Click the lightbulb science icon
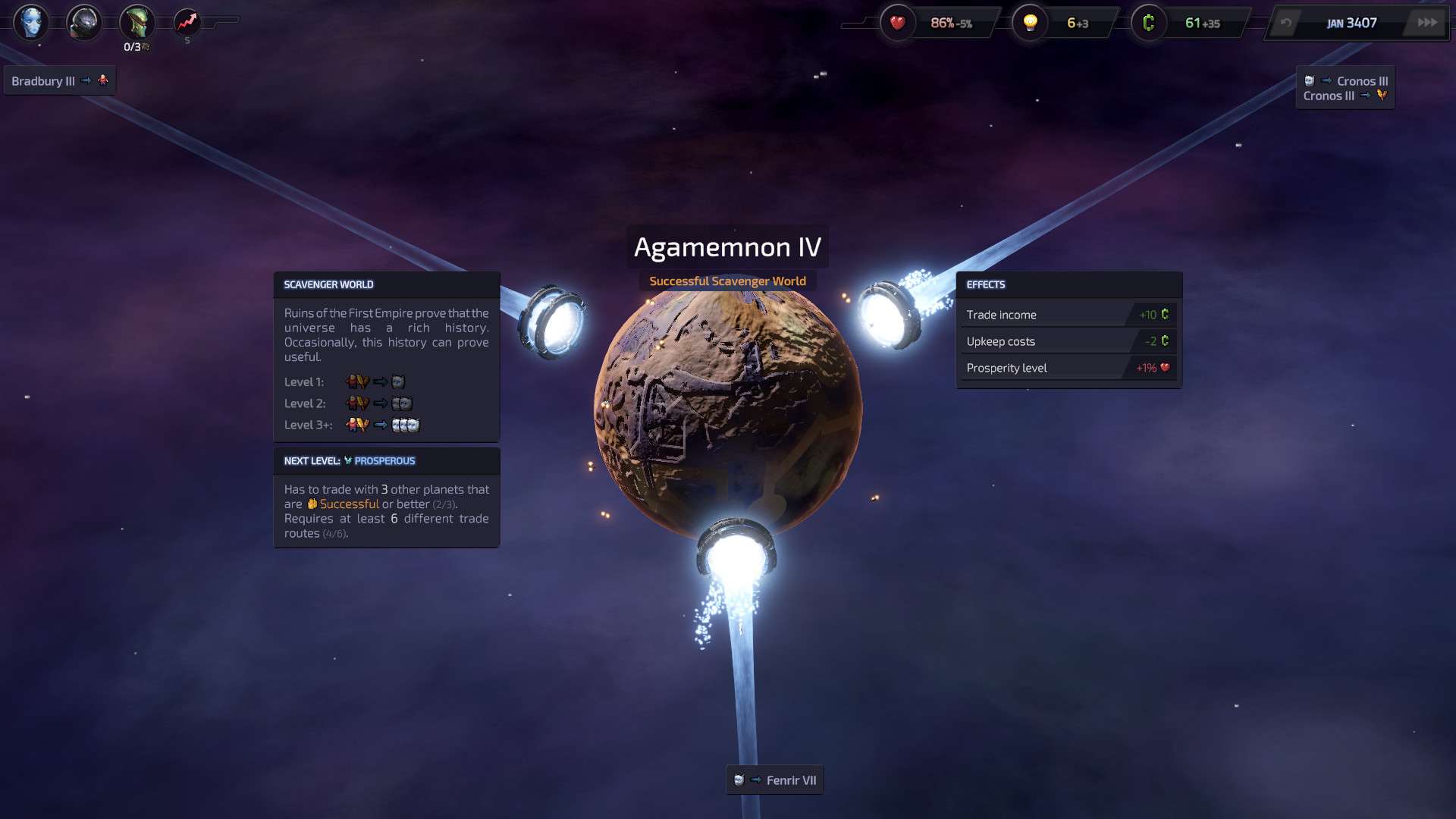The image size is (1456, 819). tap(1030, 23)
